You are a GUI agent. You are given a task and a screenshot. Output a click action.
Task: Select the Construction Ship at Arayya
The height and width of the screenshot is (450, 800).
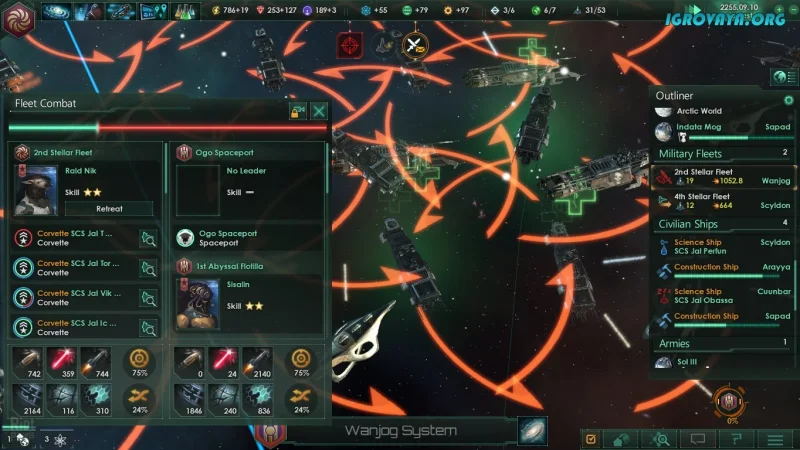point(718,271)
